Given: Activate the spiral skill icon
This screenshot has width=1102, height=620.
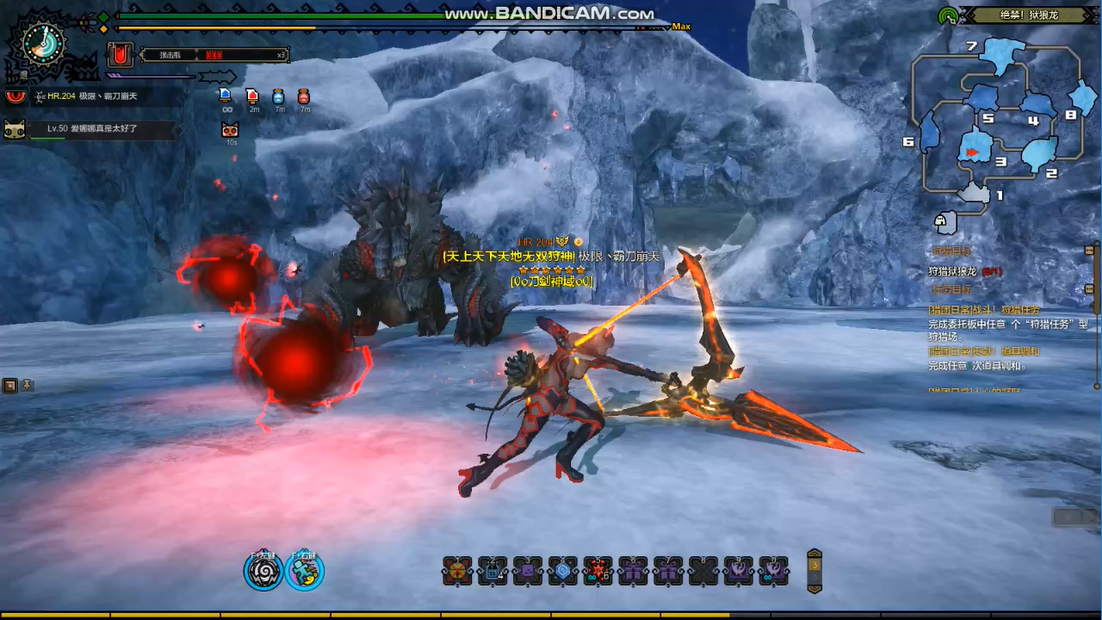Looking at the screenshot, I should 264,571.
